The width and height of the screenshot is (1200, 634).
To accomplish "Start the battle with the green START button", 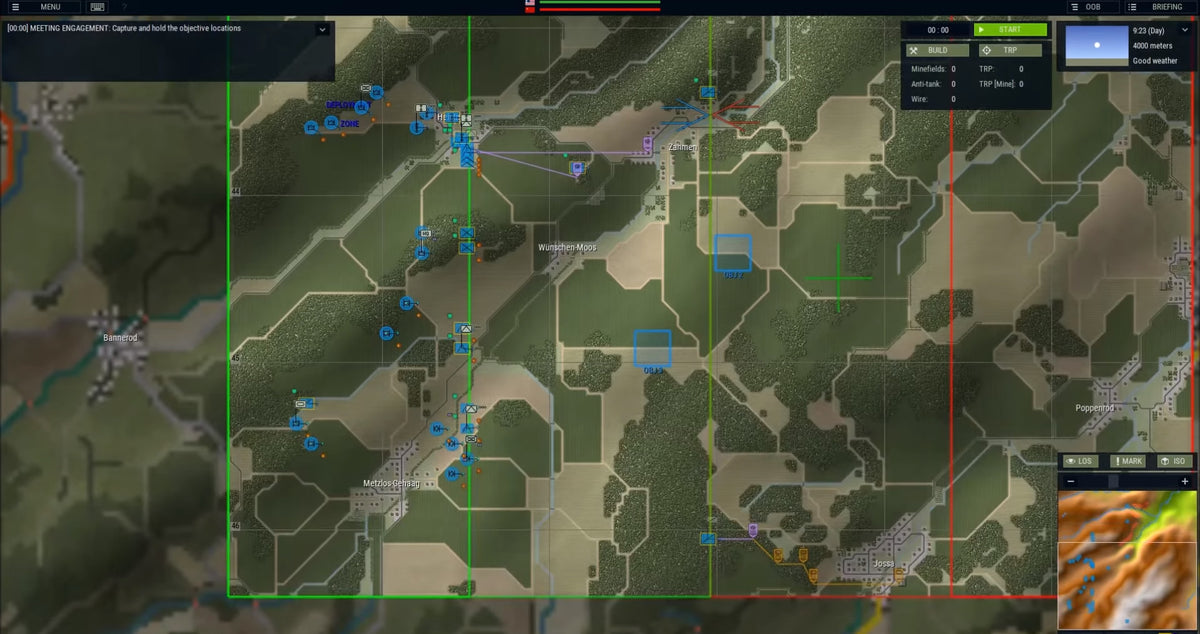I will click(x=1009, y=30).
